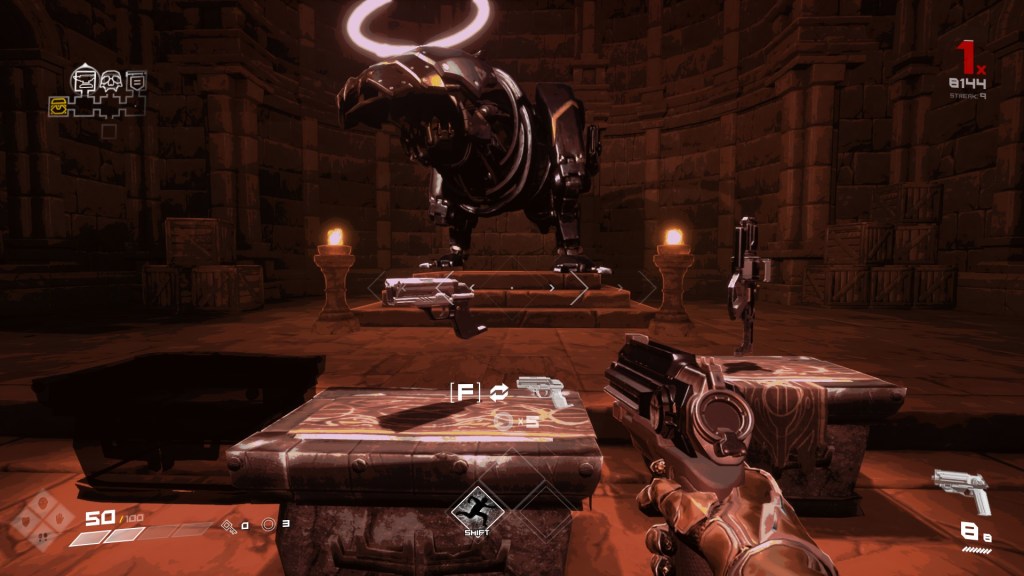Click the coin currency icon
The height and width of the screenshot is (576, 1024).
click(x=268, y=523)
